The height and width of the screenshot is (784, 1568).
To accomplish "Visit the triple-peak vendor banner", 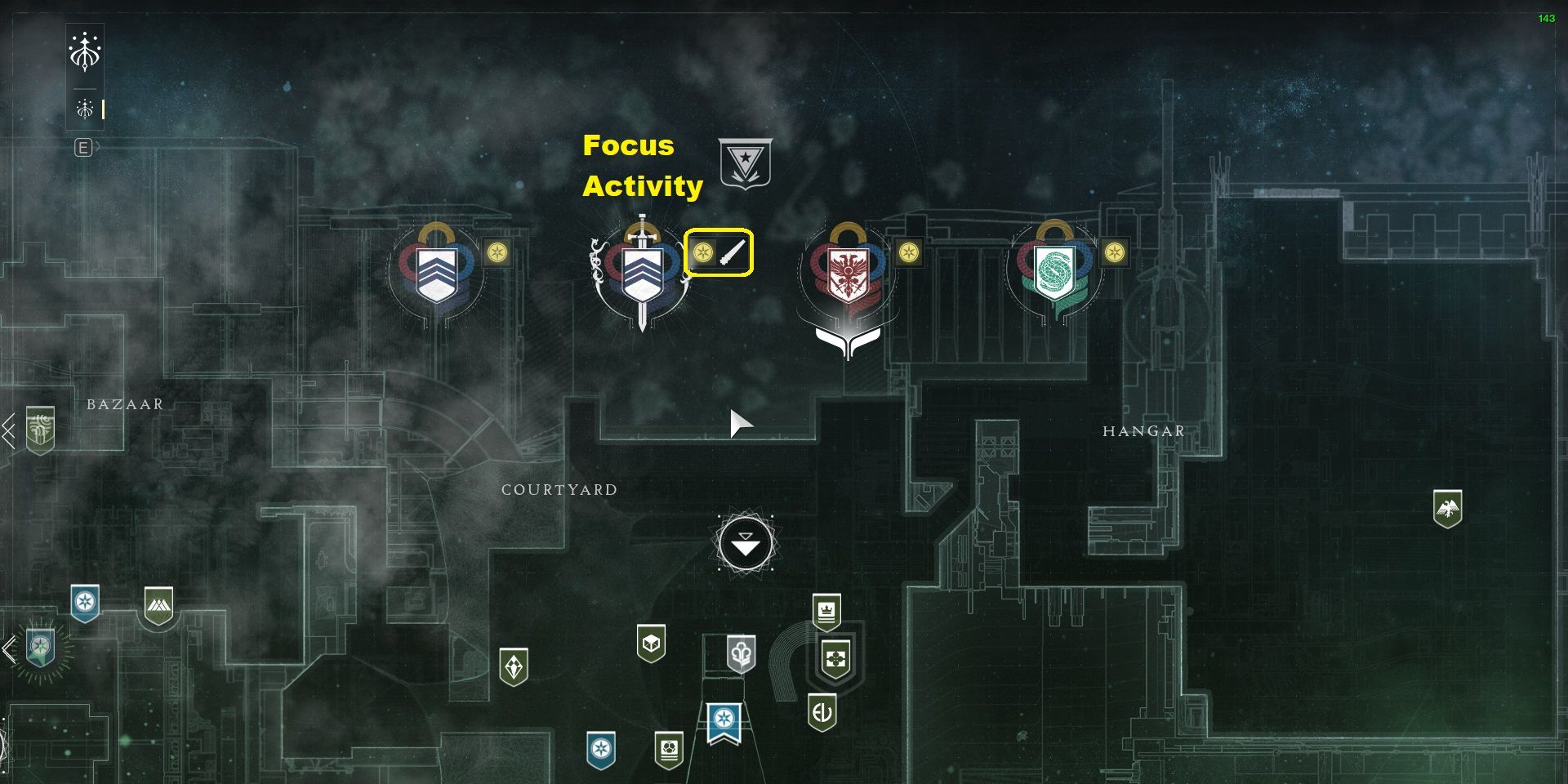I will (x=158, y=605).
